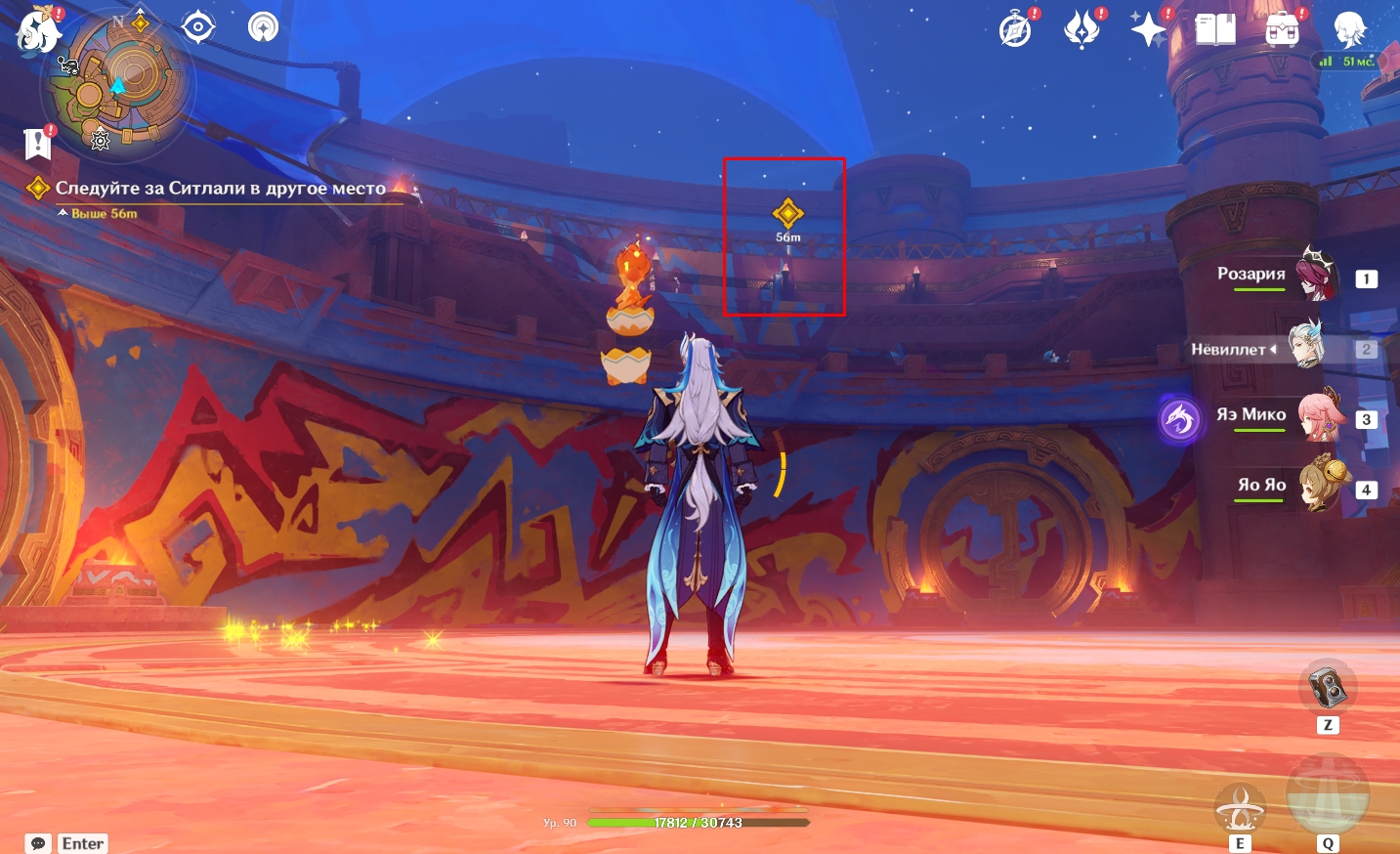The width and height of the screenshot is (1400, 854).
Task: Open the backpack inventory
Action: (x=1282, y=30)
